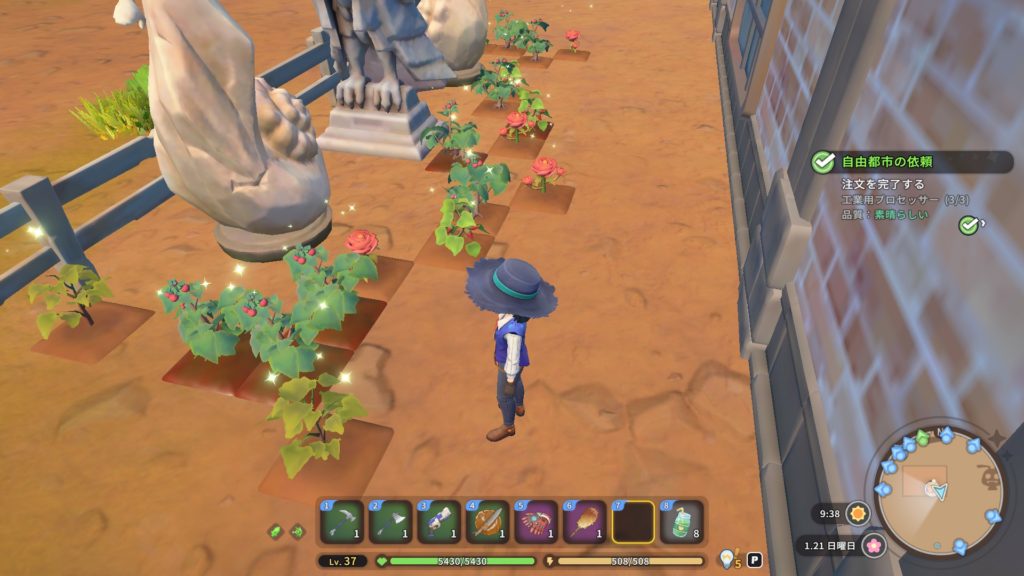
Task: Equip the axe in hotbar slot 2
Action: (390, 522)
